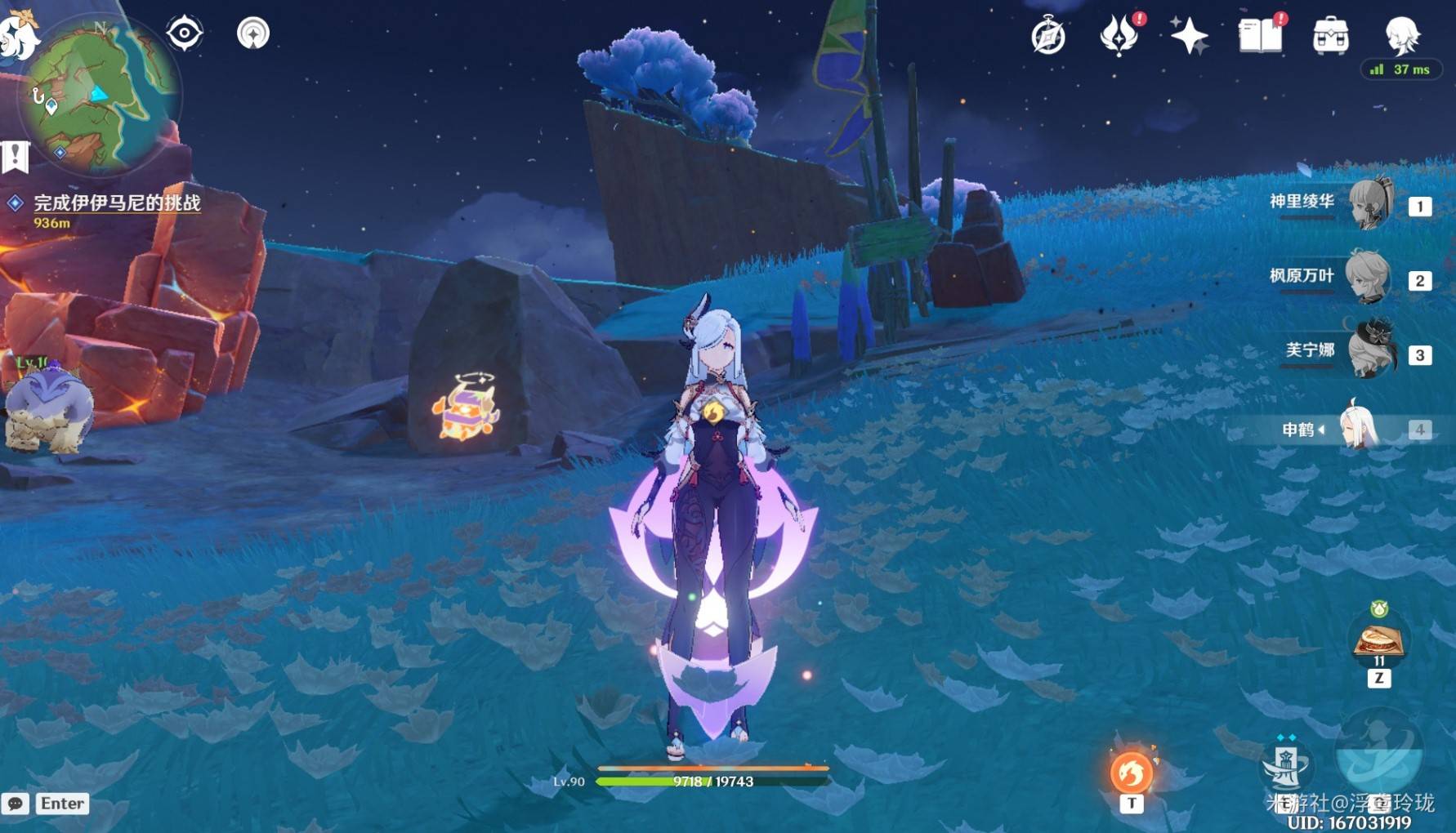1456x833 pixels.
Task: Track the 完成伊伊马尼的挑战 quest objective
Action: 116,203
